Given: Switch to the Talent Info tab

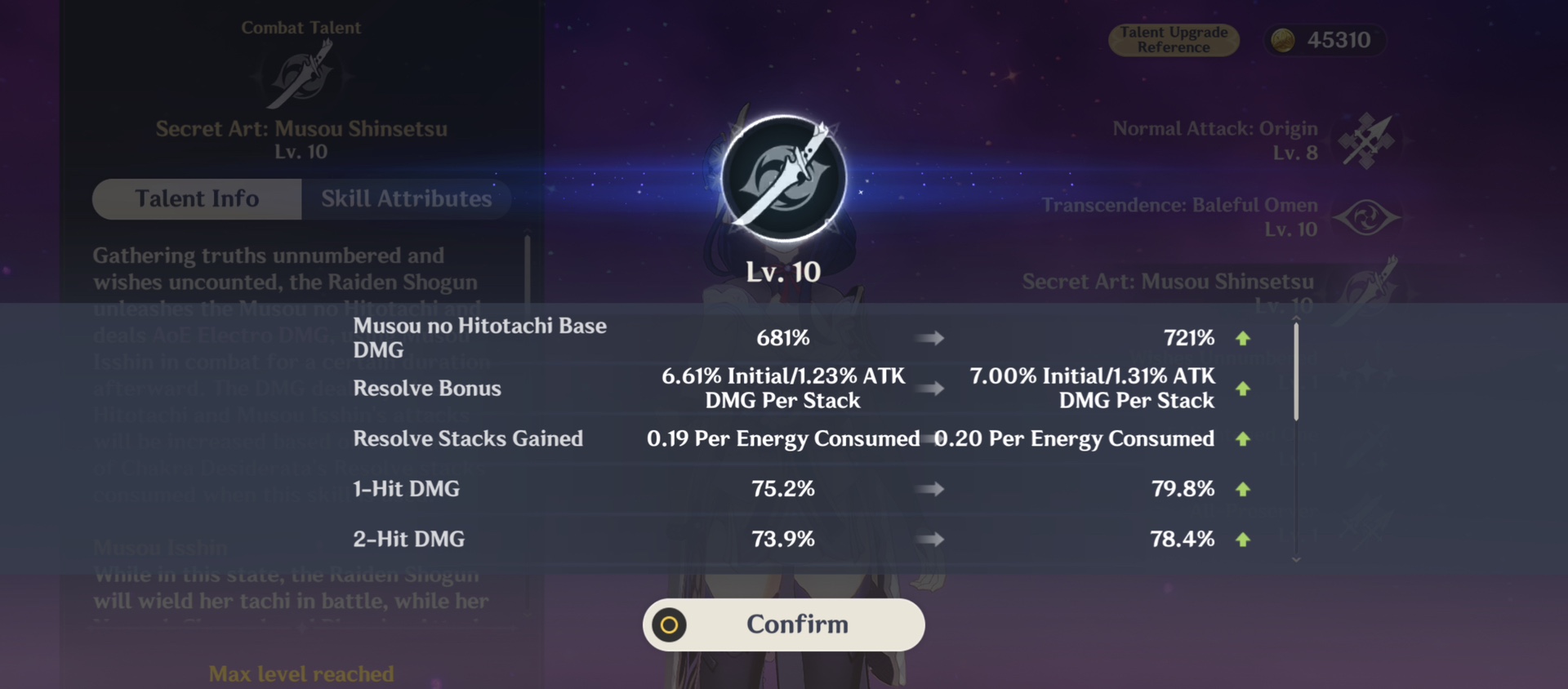Looking at the screenshot, I should pos(196,198).
